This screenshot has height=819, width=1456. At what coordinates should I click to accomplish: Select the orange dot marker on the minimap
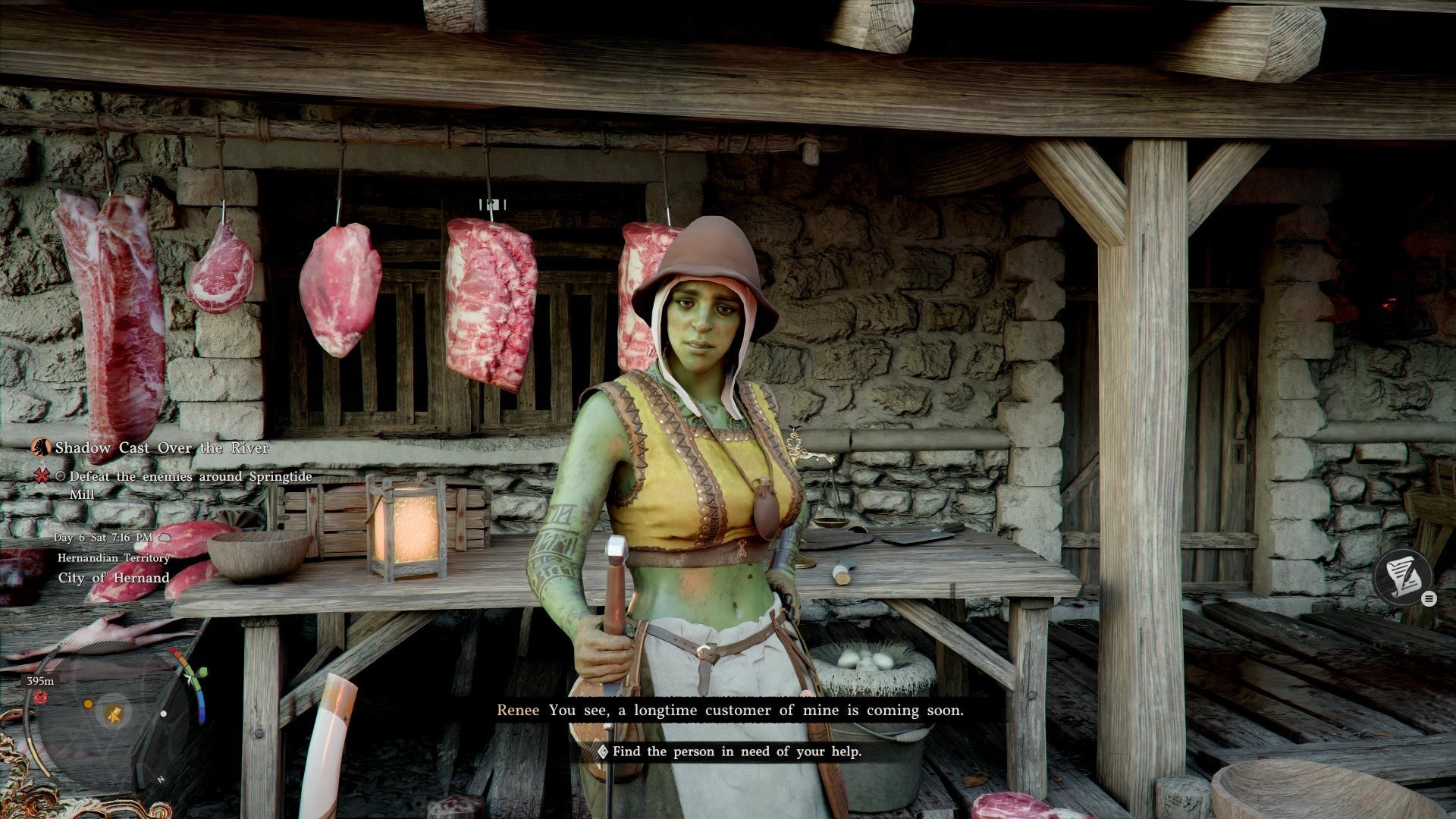click(88, 704)
